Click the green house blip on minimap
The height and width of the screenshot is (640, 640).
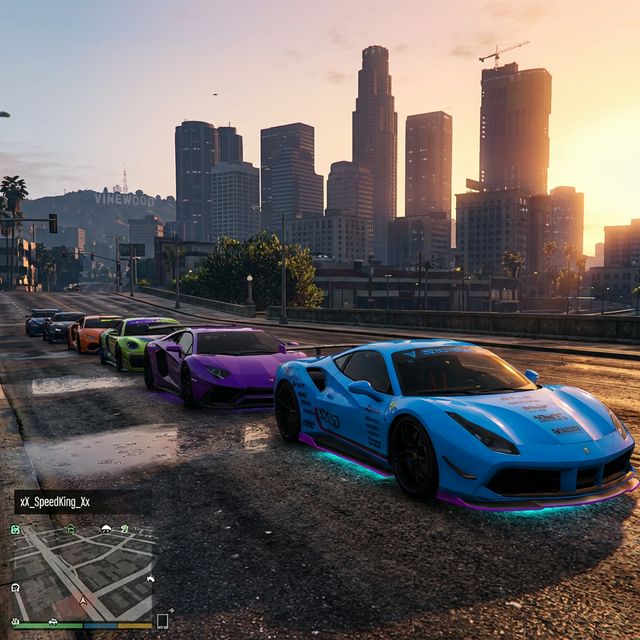coord(71,529)
